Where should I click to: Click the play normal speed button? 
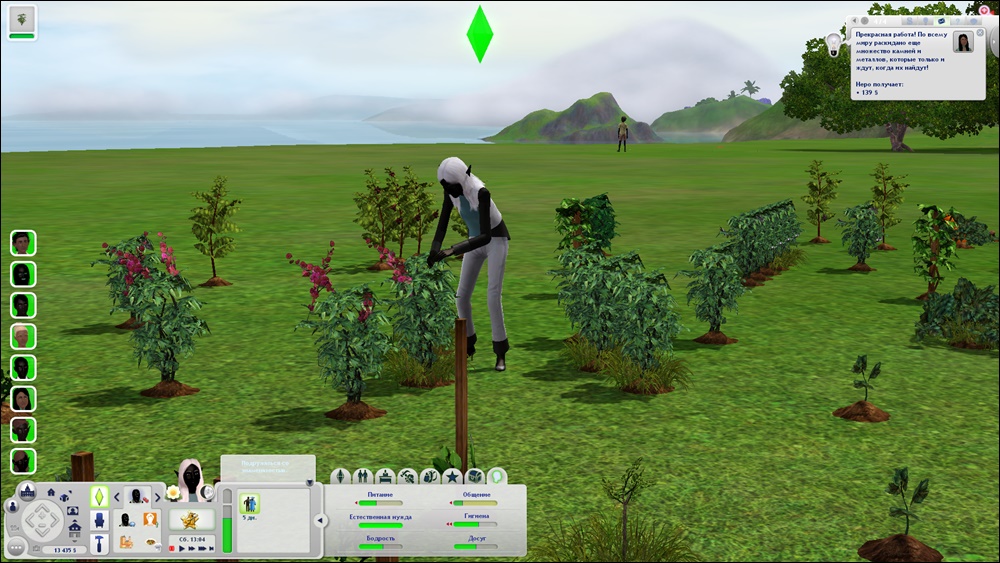point(182,548)
